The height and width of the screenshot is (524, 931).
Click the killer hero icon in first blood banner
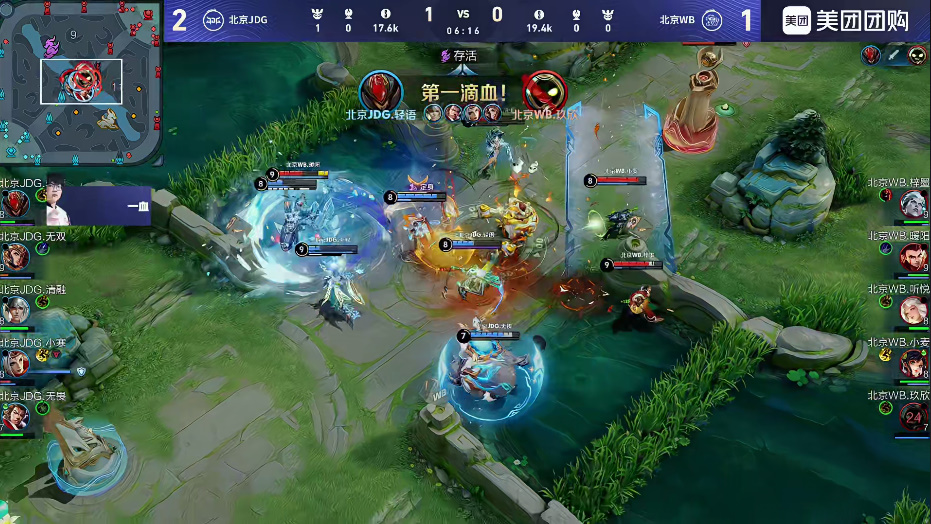click(380, 92)
